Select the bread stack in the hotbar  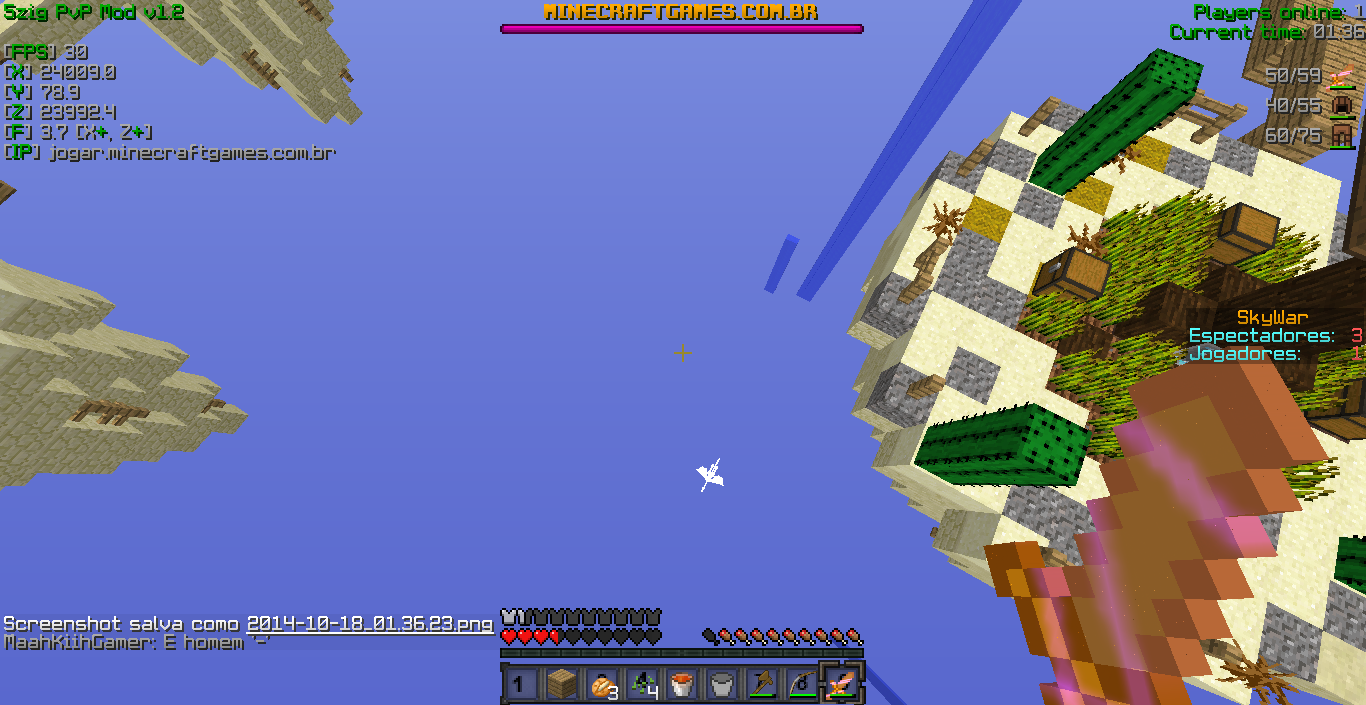(x=601, y=684)
